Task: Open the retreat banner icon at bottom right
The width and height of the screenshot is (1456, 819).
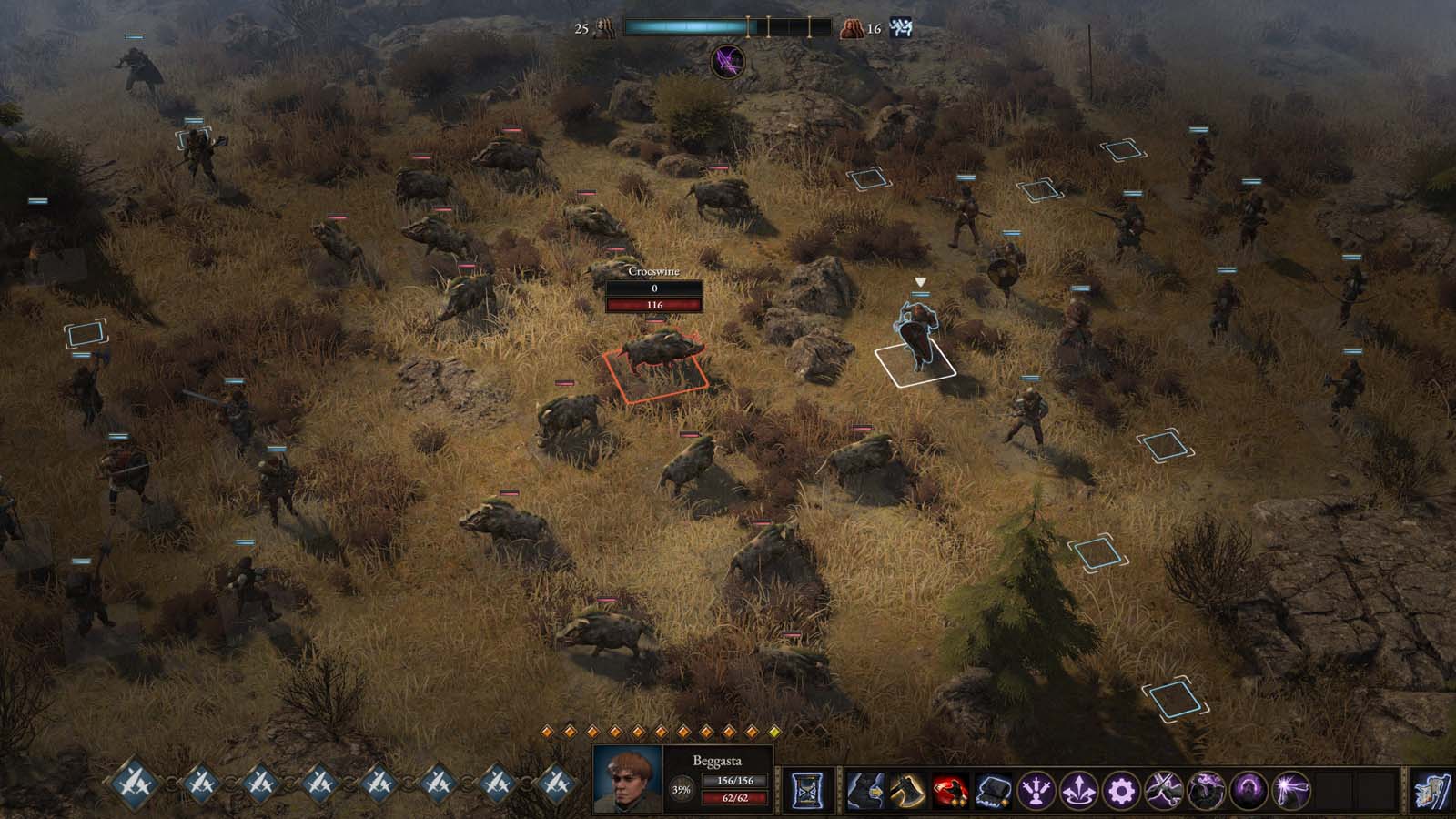Action: tap(1432, 790)
